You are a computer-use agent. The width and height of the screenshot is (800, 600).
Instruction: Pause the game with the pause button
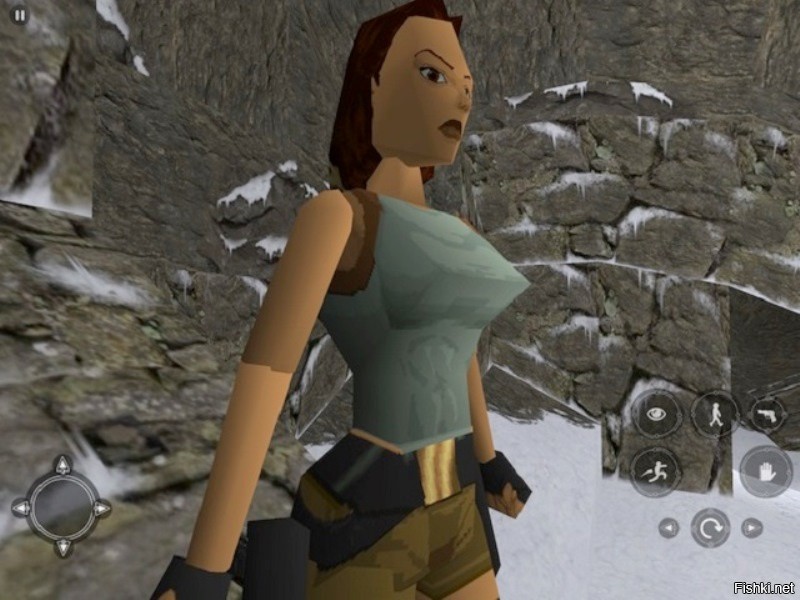(x=19, y=16)
